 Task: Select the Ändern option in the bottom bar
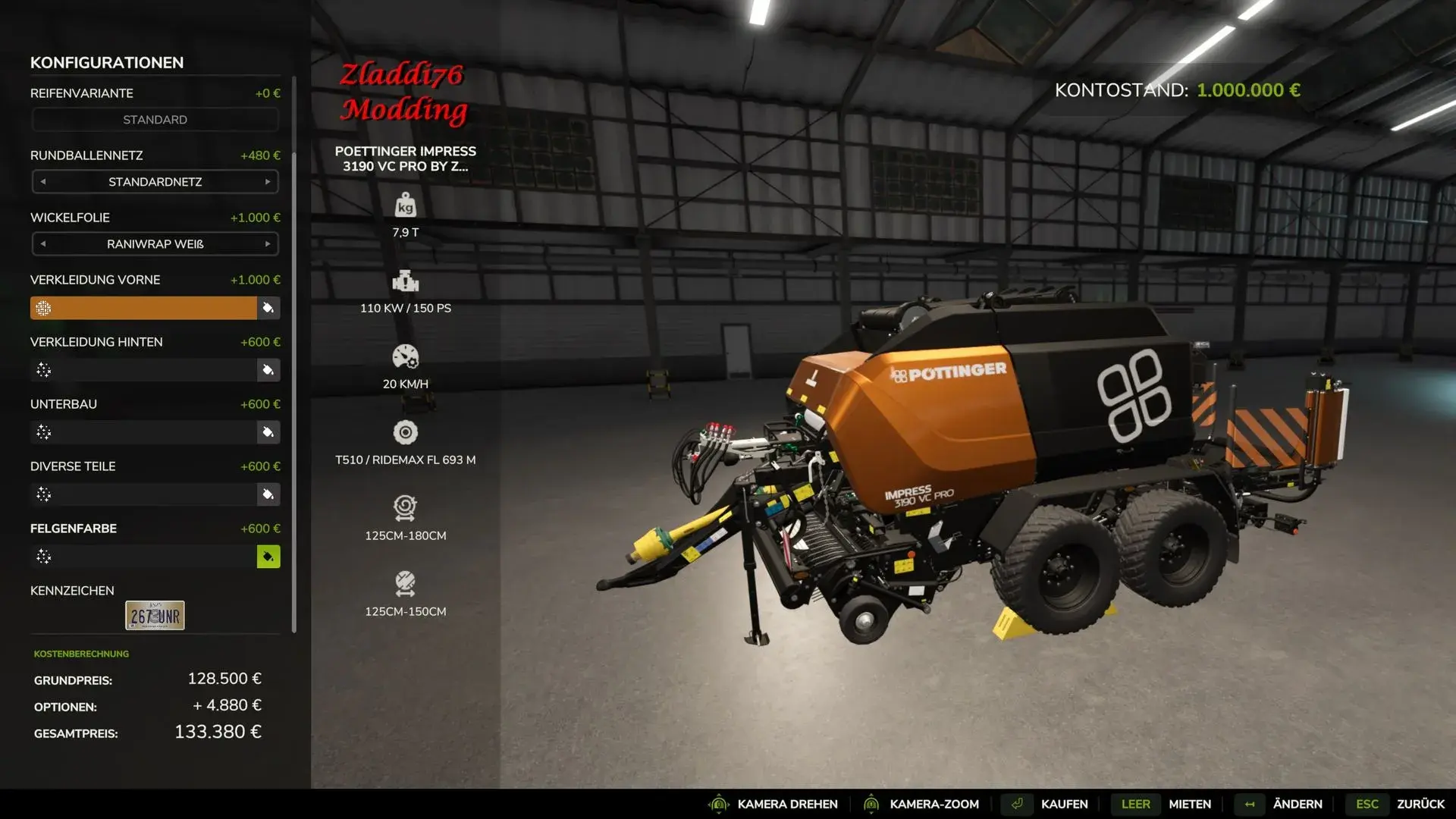1298,804
